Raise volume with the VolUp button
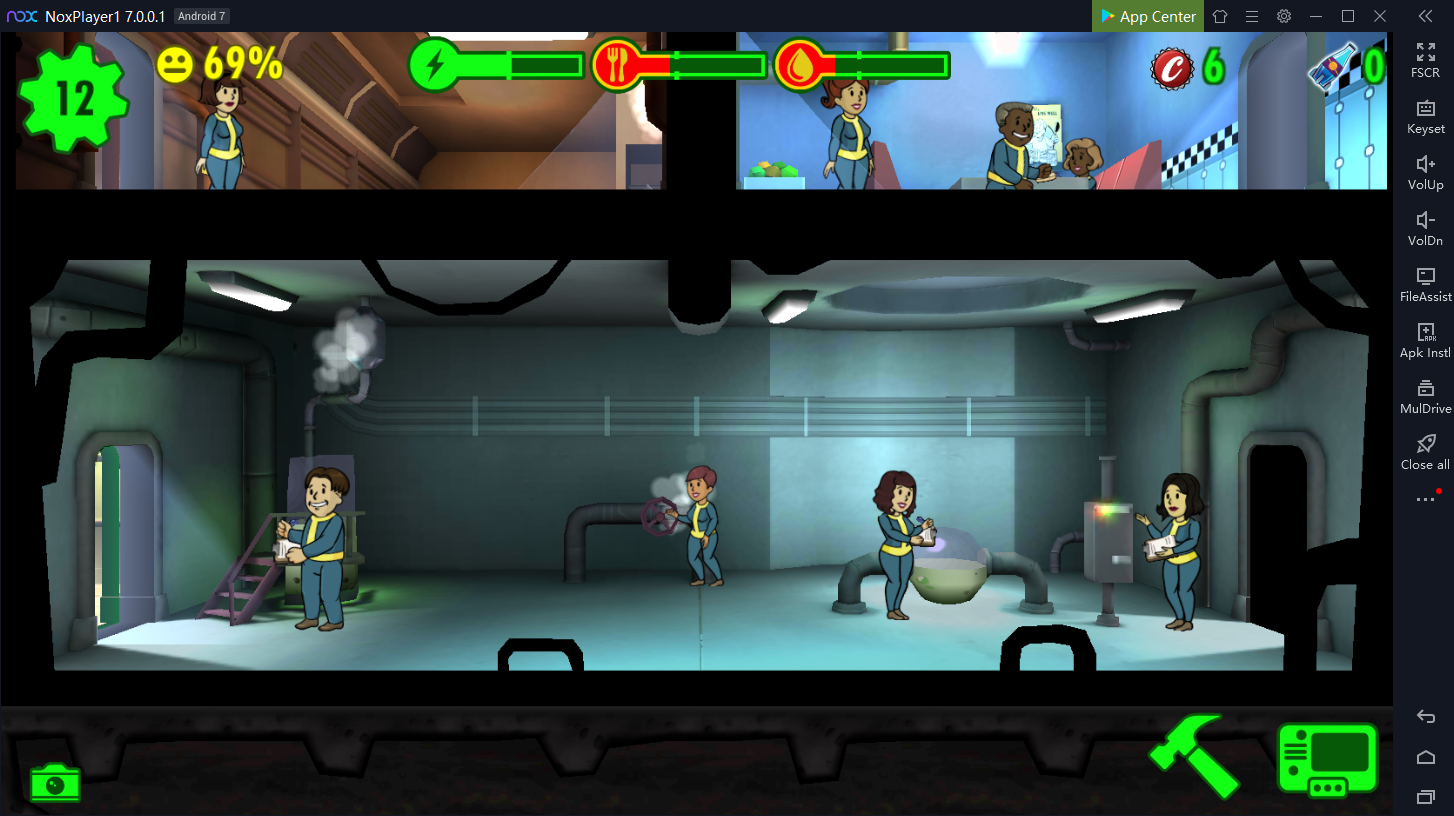This screenshot has height=816, width=1454. point(1425,171)
